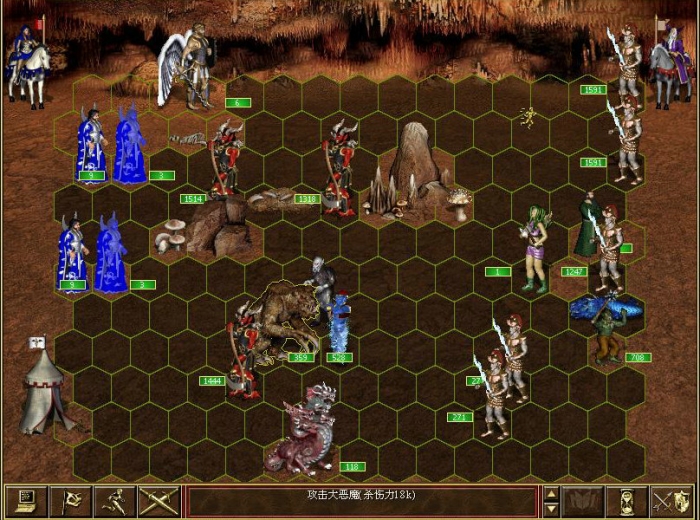The height and width of the screenshot is (520, 700).
Task: Click the surrender flag button
Action: click(70, 500)
